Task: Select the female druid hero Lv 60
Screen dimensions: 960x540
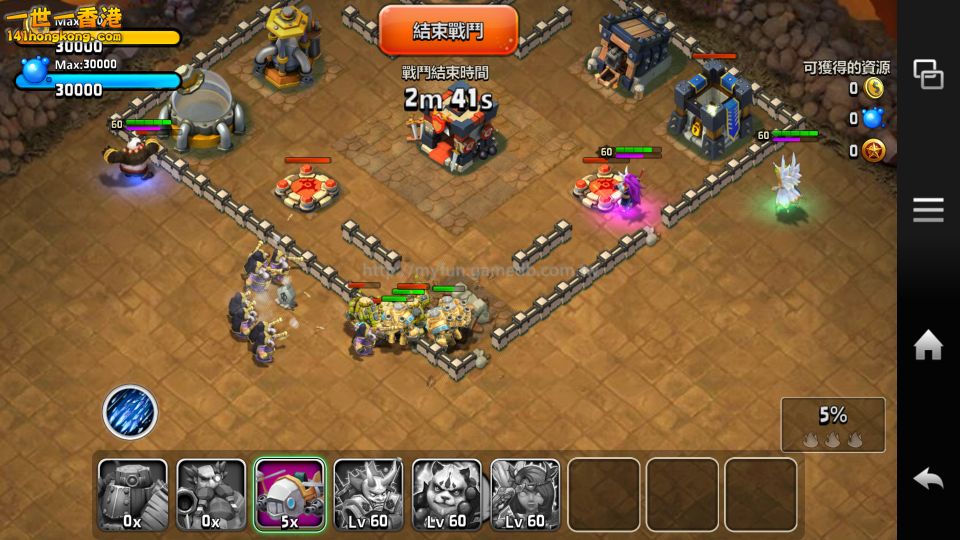Action: pos(525,494)
